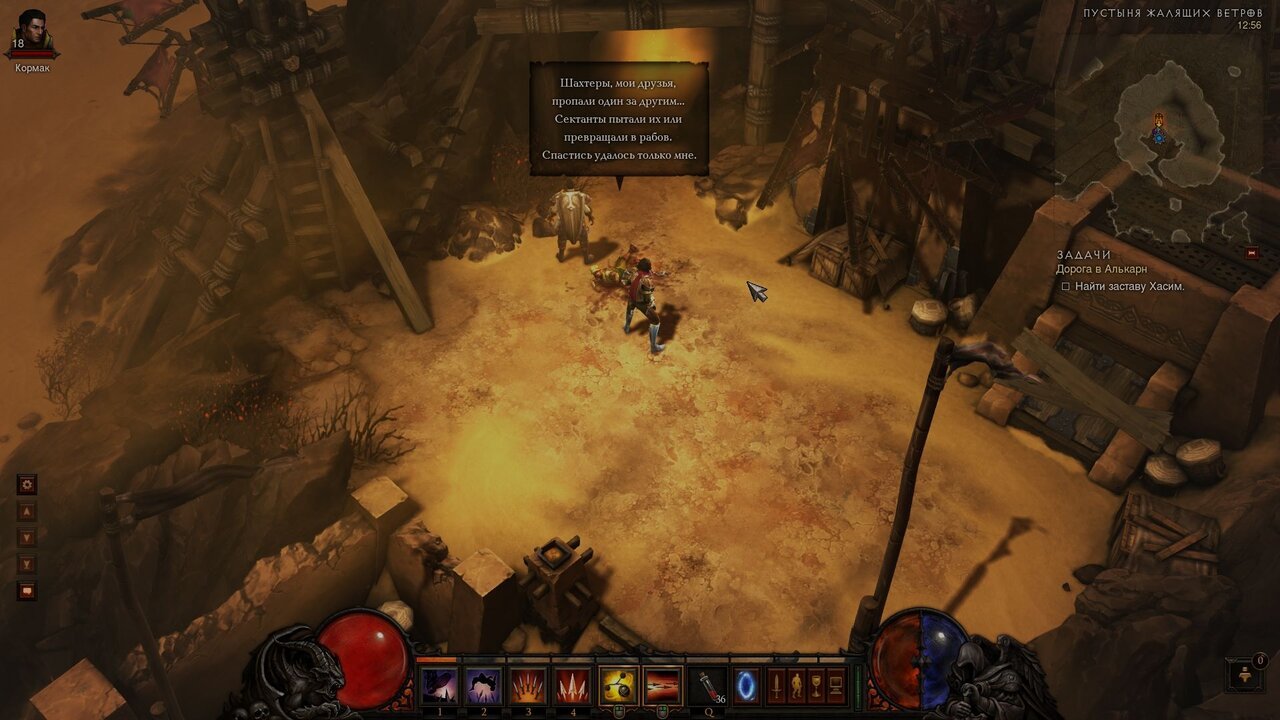Click the Cormac follower portrait
Image resolution: width=1280 pixels, height=720 pixels.
[32, 32]
